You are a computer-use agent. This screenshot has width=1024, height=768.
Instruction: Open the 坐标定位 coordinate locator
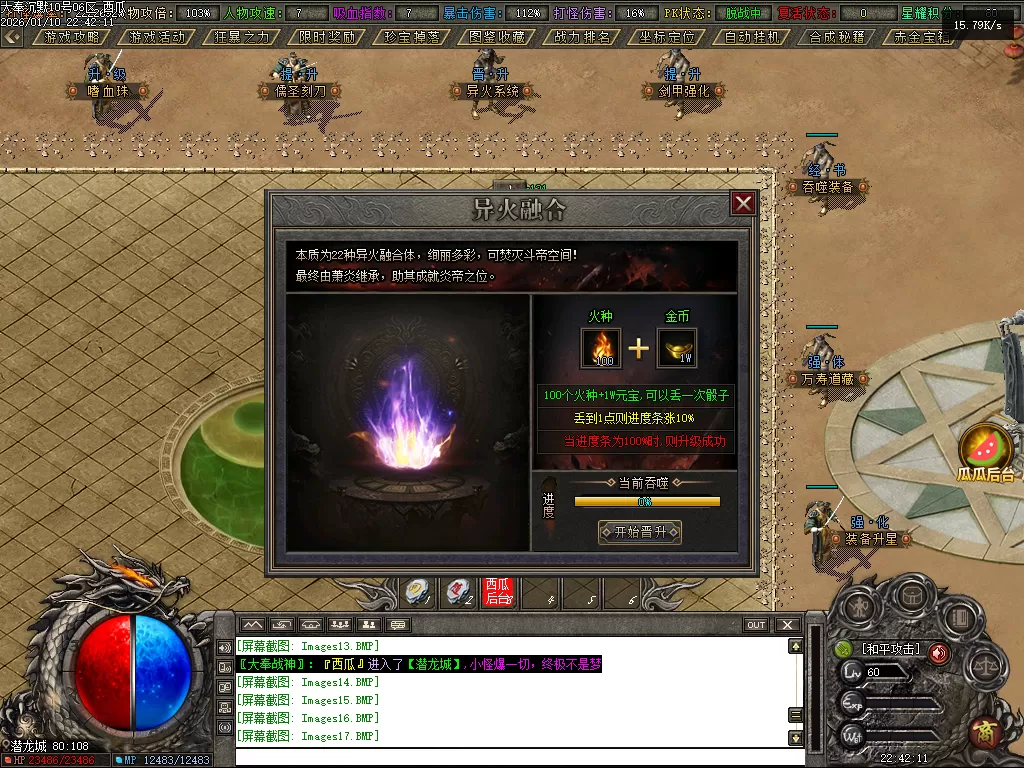[x=667, y=37]
